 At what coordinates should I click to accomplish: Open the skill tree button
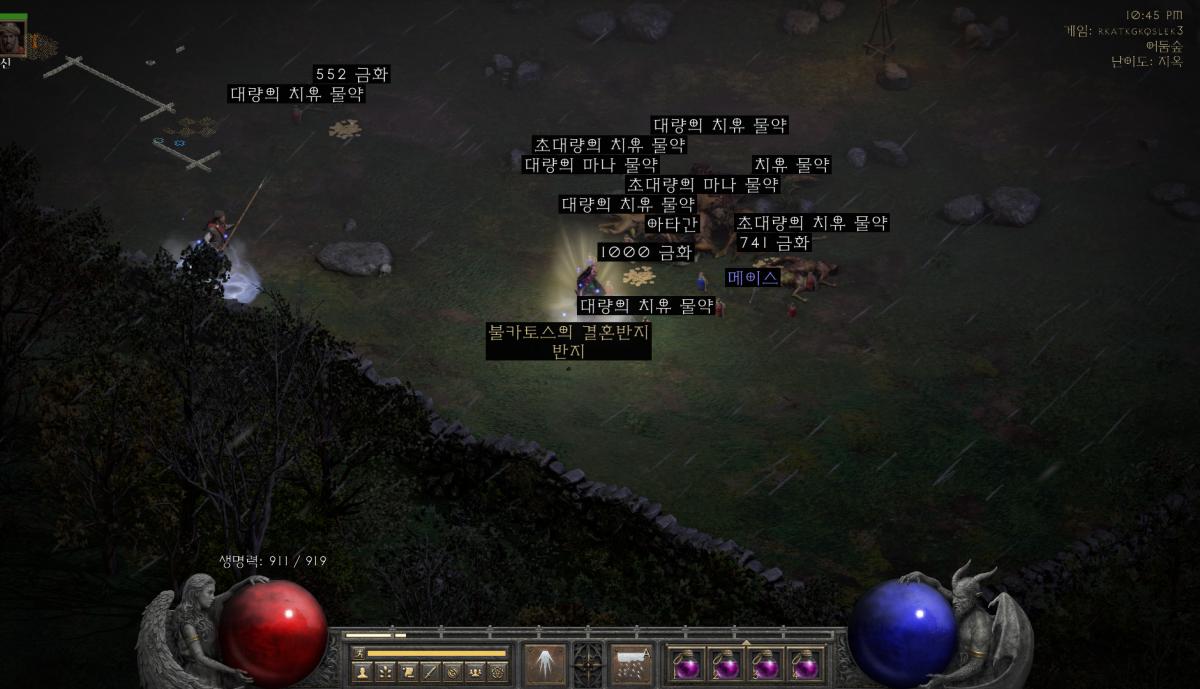point(384,671)
